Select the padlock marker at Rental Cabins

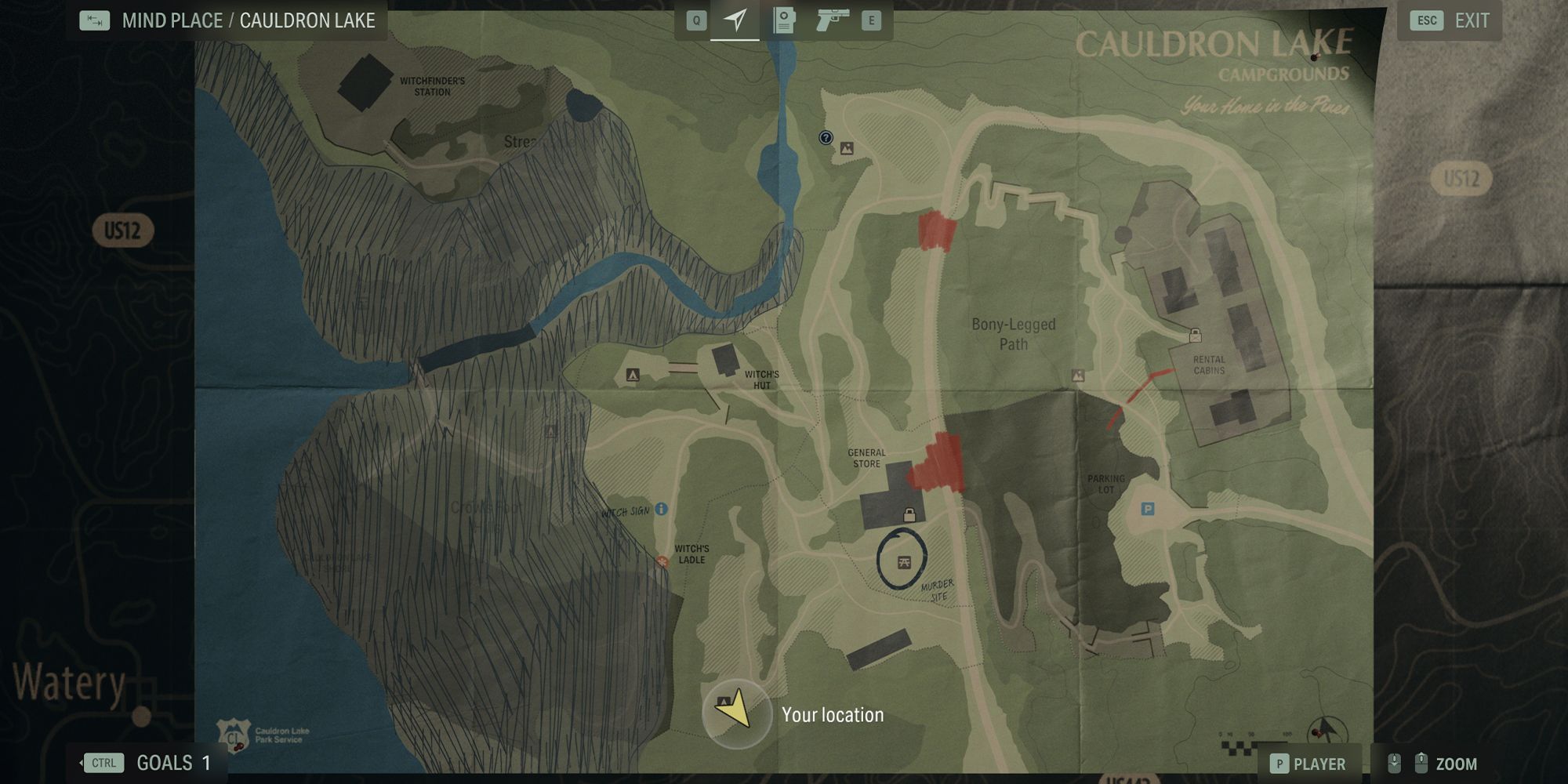tap(1195, 336)
